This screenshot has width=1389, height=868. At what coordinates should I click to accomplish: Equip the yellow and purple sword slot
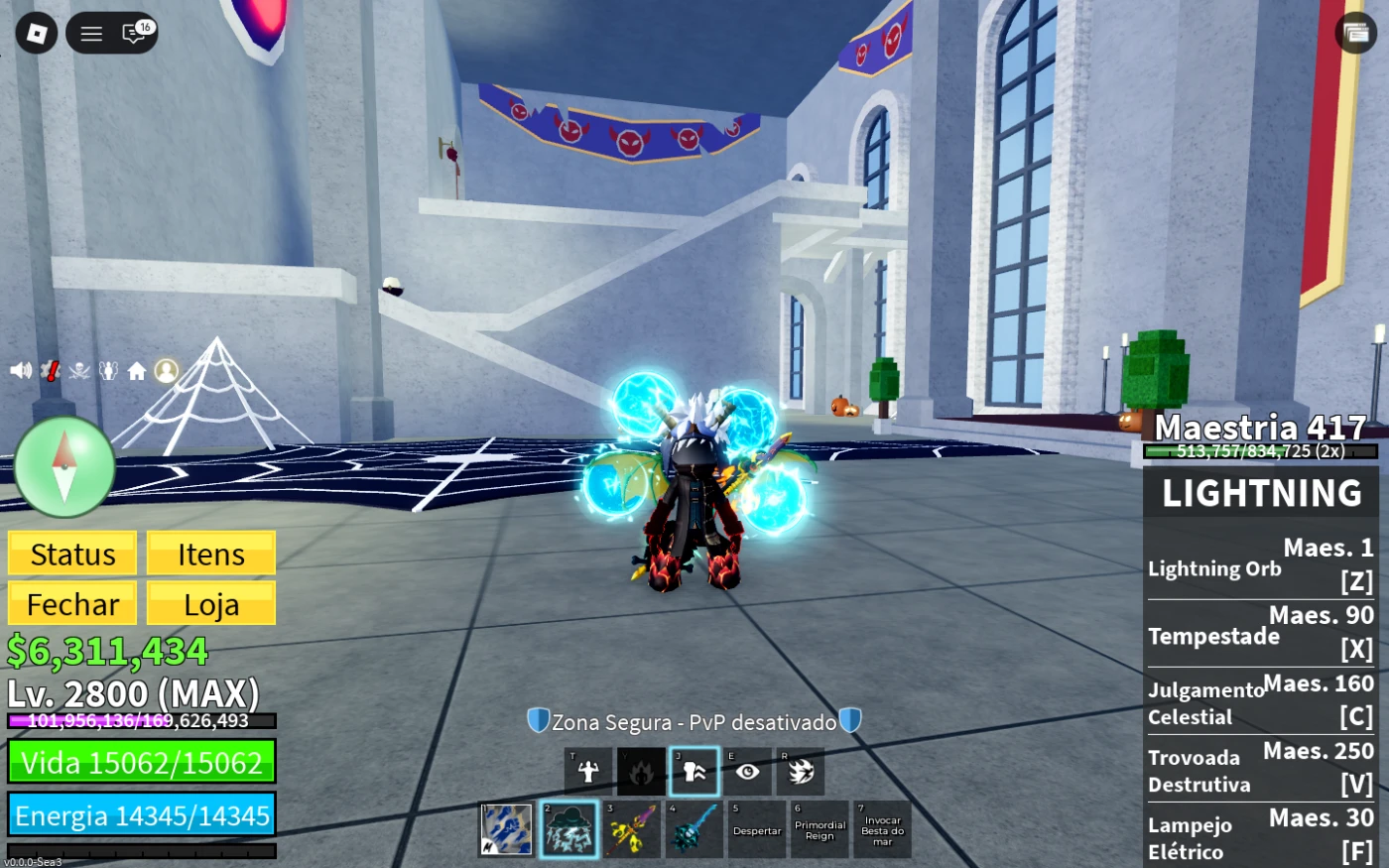pyautogui.click(x=632, y=829)
